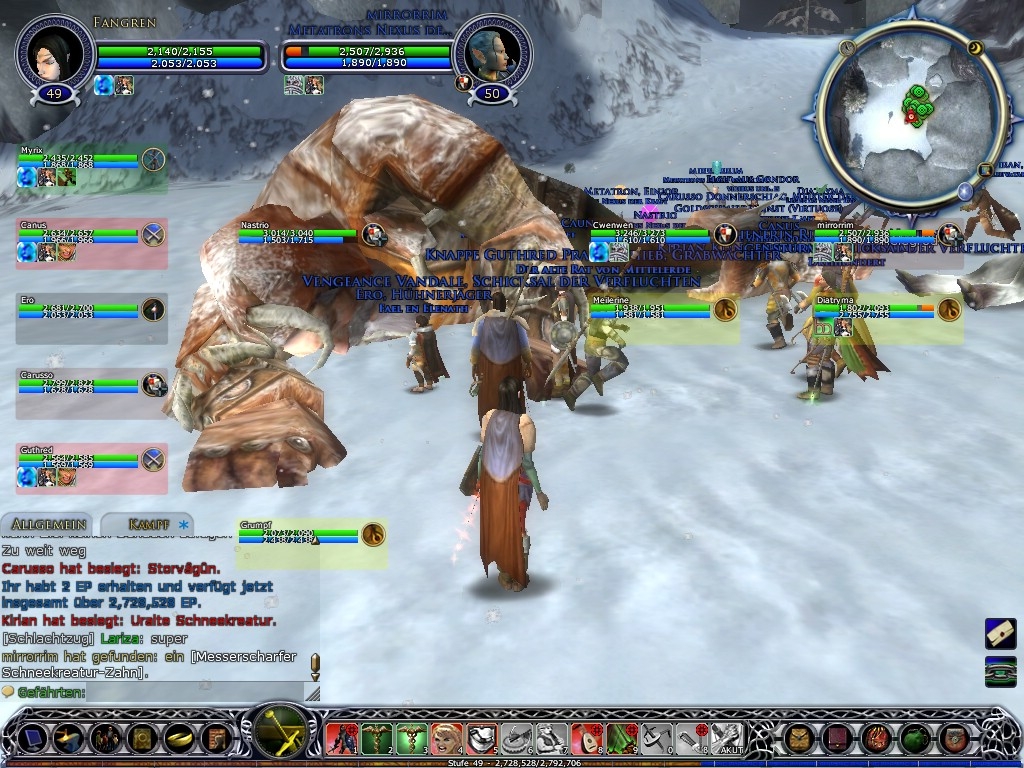Click the clock icon on the minimap ring

pyautogui.click(x=849, y=48)
